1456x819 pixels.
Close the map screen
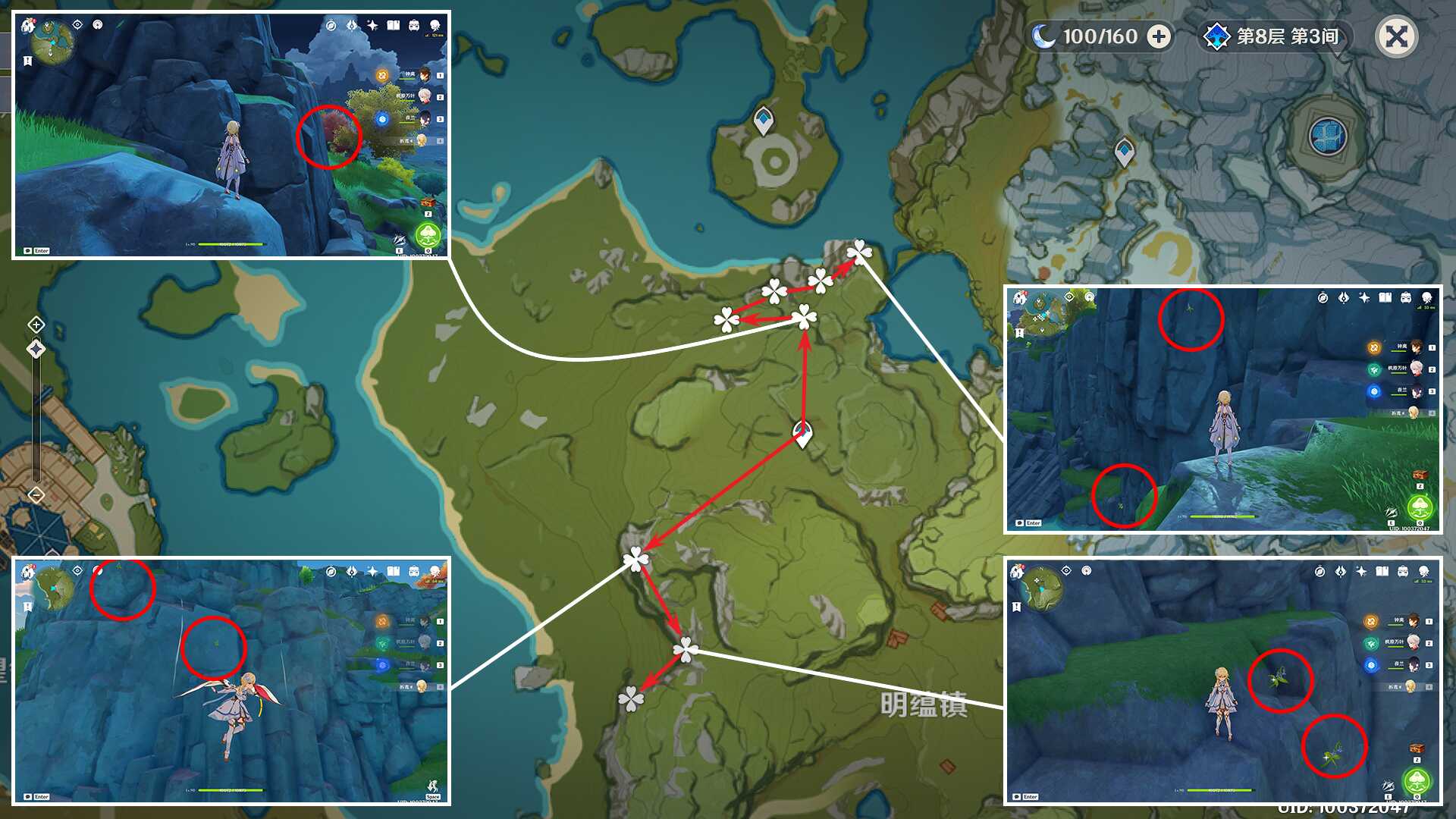click(x=1396, y=36)
